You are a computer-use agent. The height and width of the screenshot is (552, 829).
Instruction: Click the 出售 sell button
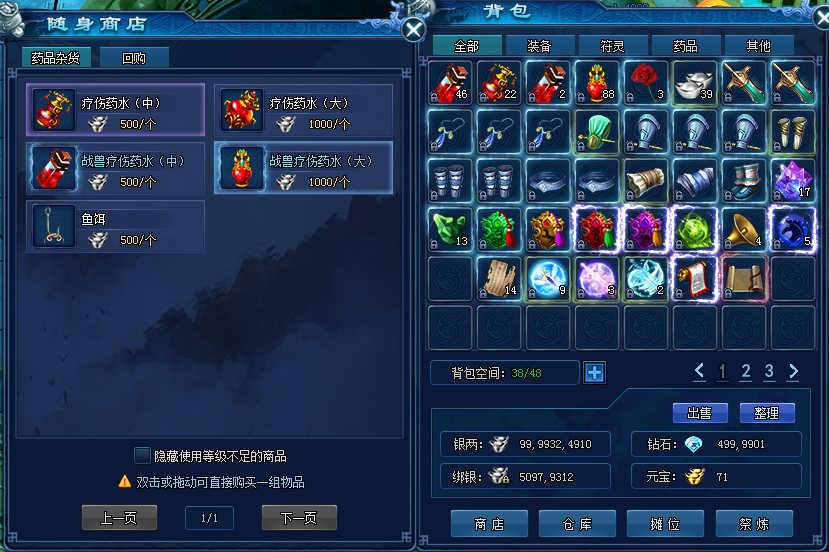700,413
